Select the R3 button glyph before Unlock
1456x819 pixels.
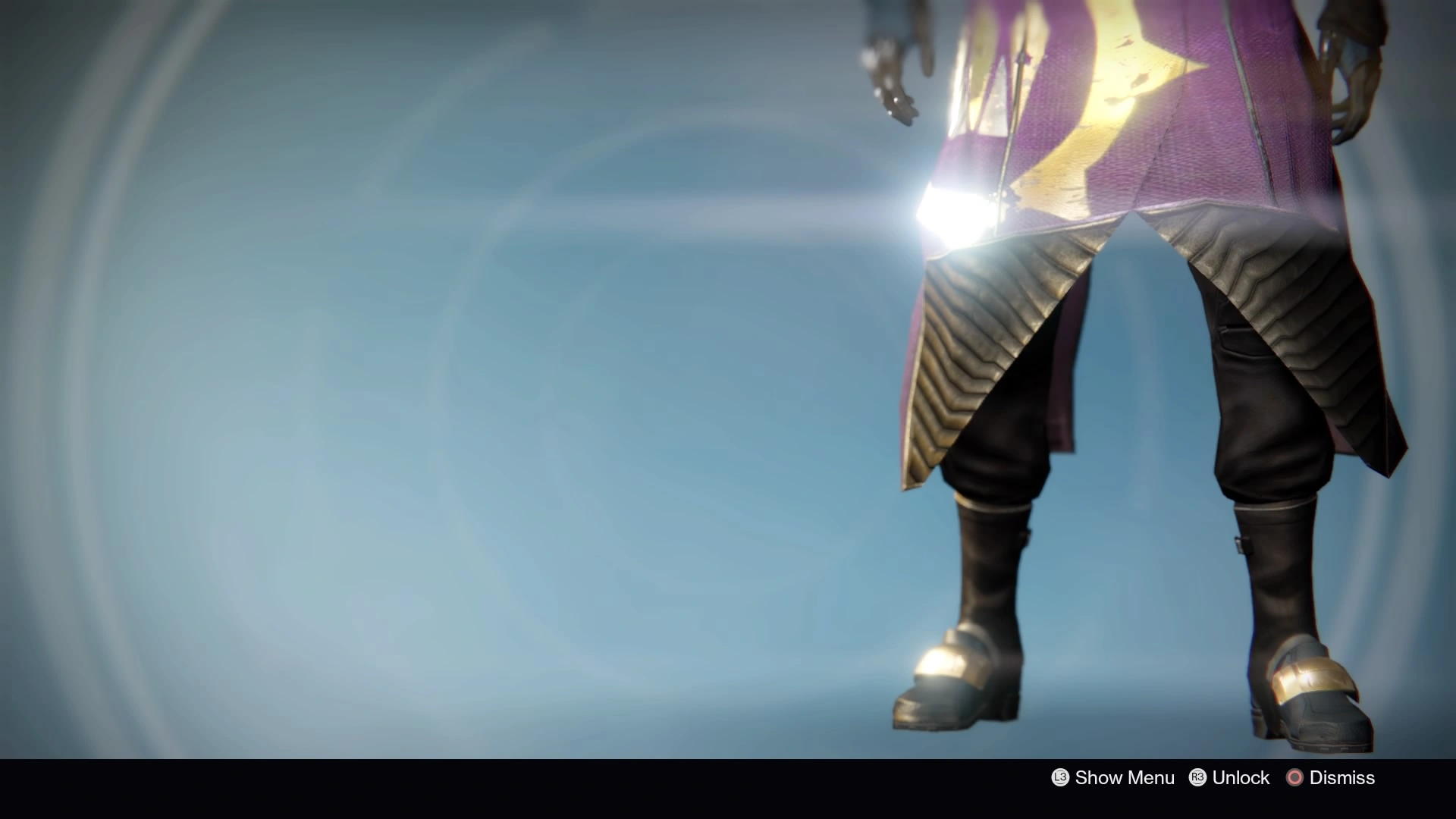tap(1196, 777)
